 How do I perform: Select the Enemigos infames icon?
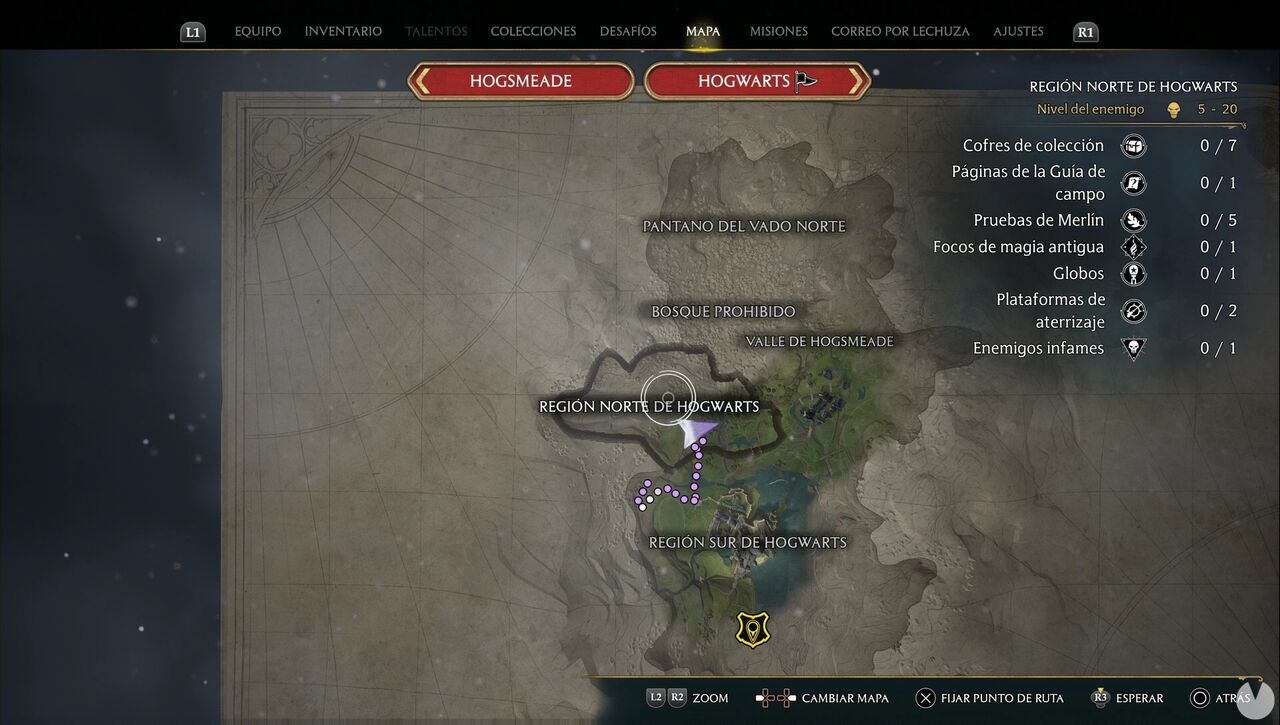tap(1133, 348)
